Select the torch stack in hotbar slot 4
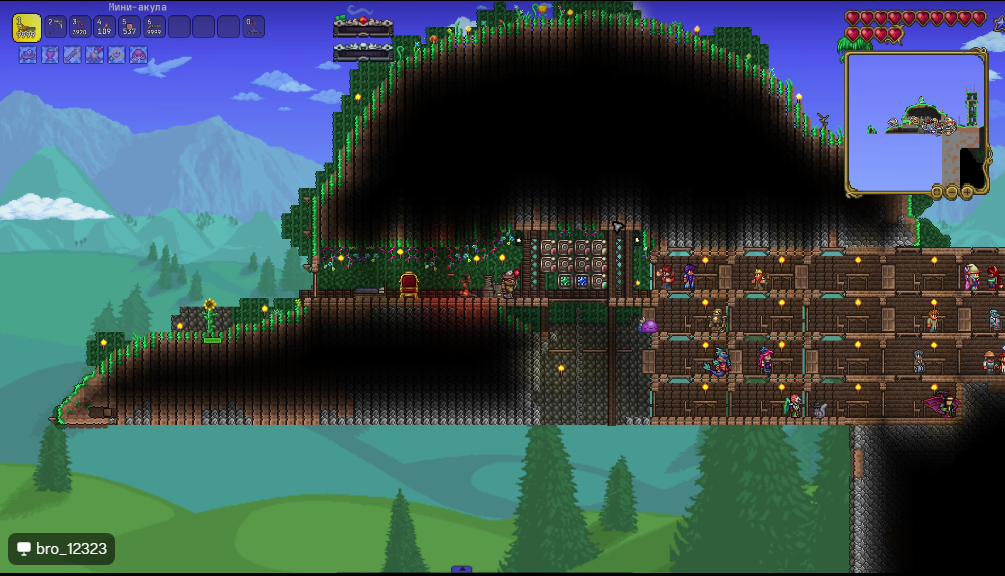The image size is (1005, 576). point(105,27)
